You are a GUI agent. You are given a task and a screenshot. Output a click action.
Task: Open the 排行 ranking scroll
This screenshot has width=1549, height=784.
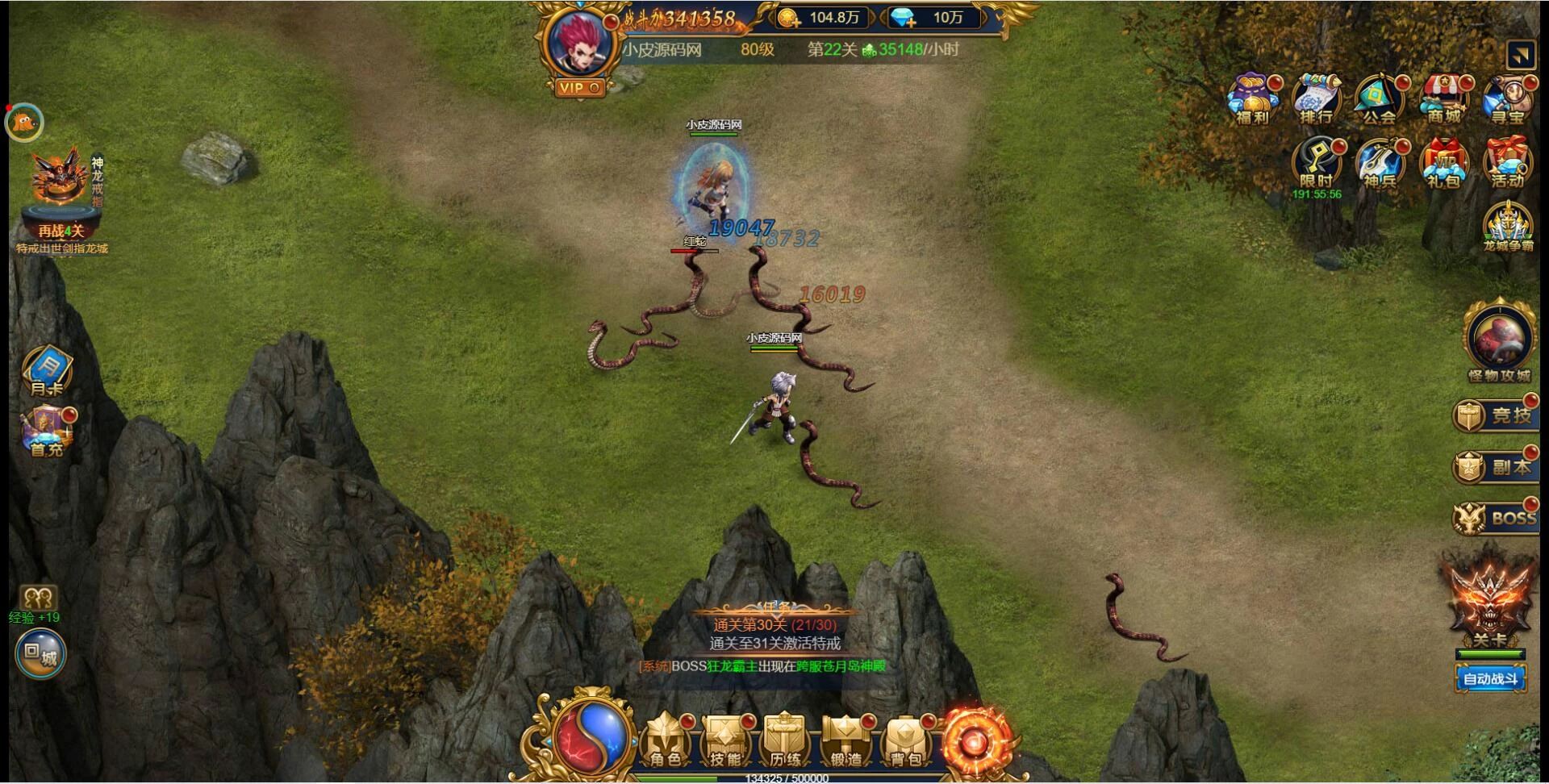[x=1316, y=100]
